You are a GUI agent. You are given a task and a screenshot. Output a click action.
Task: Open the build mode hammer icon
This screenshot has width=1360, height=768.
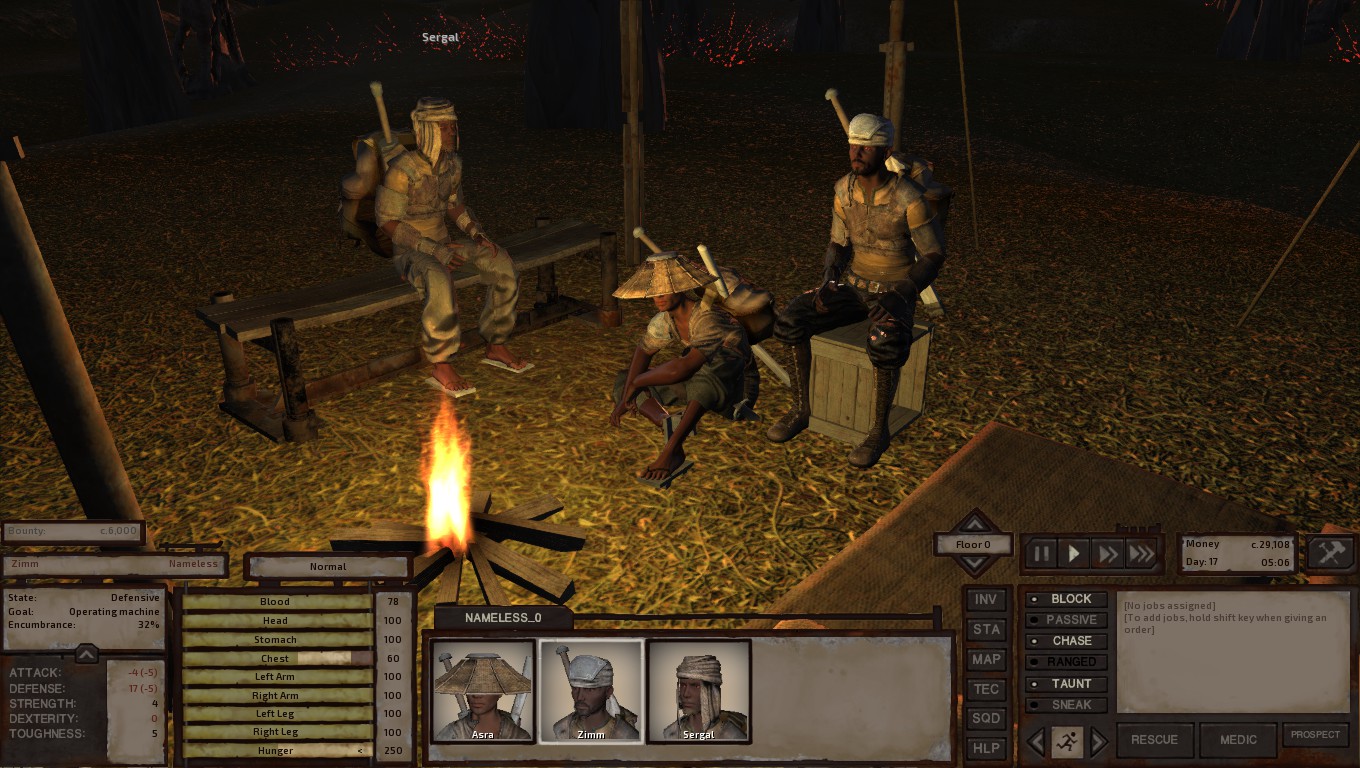(x=1331, y=553)
